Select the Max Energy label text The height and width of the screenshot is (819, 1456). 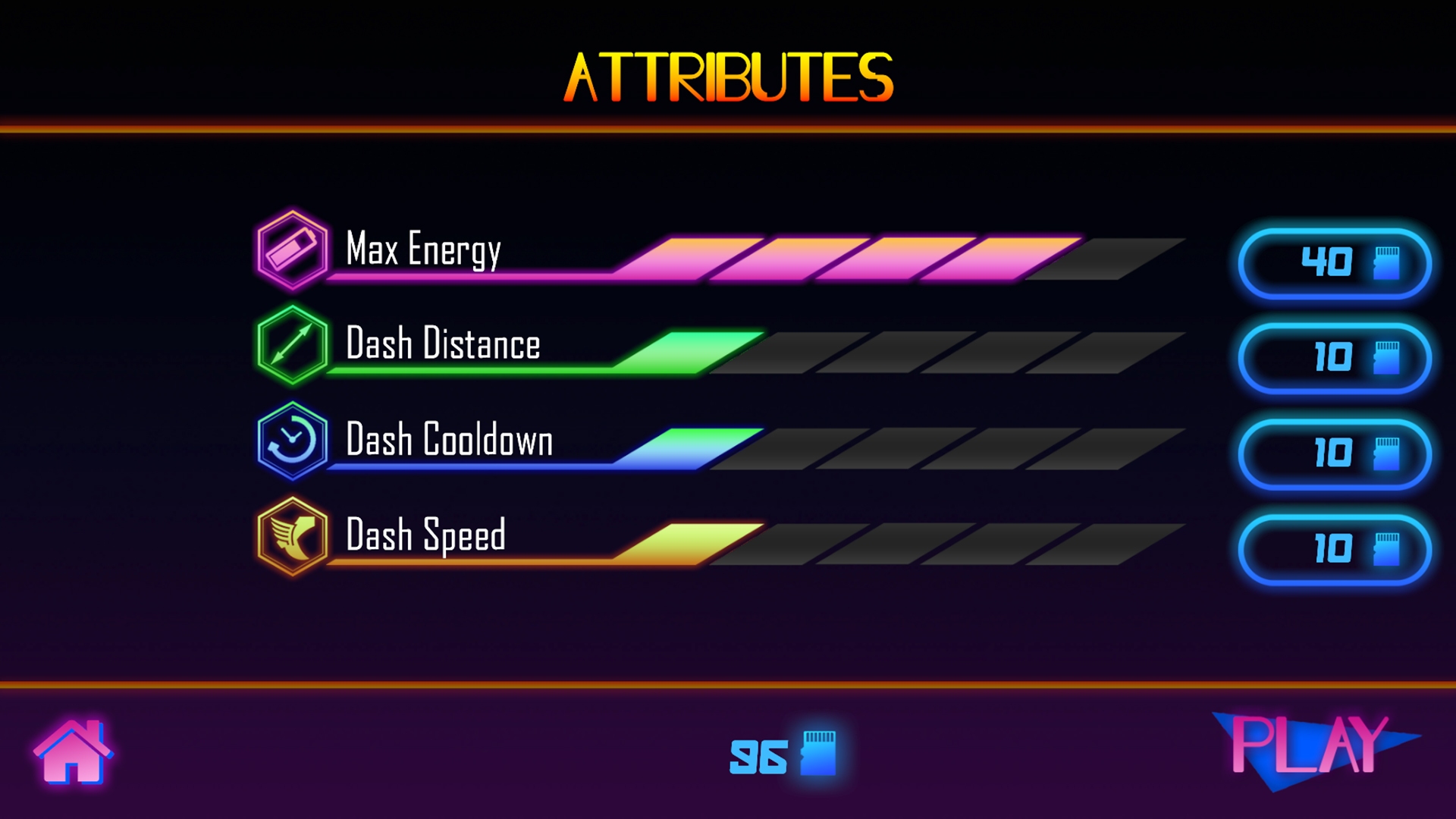coord(422,248)
